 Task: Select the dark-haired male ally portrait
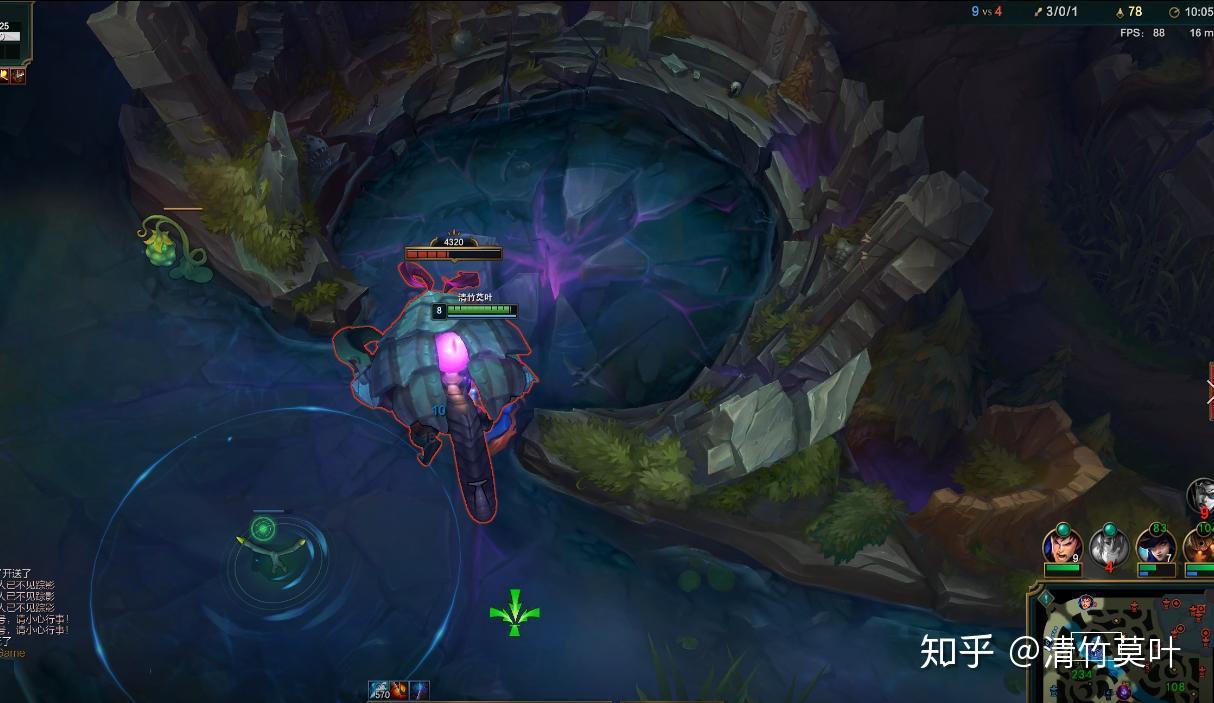click(1062, 547)
